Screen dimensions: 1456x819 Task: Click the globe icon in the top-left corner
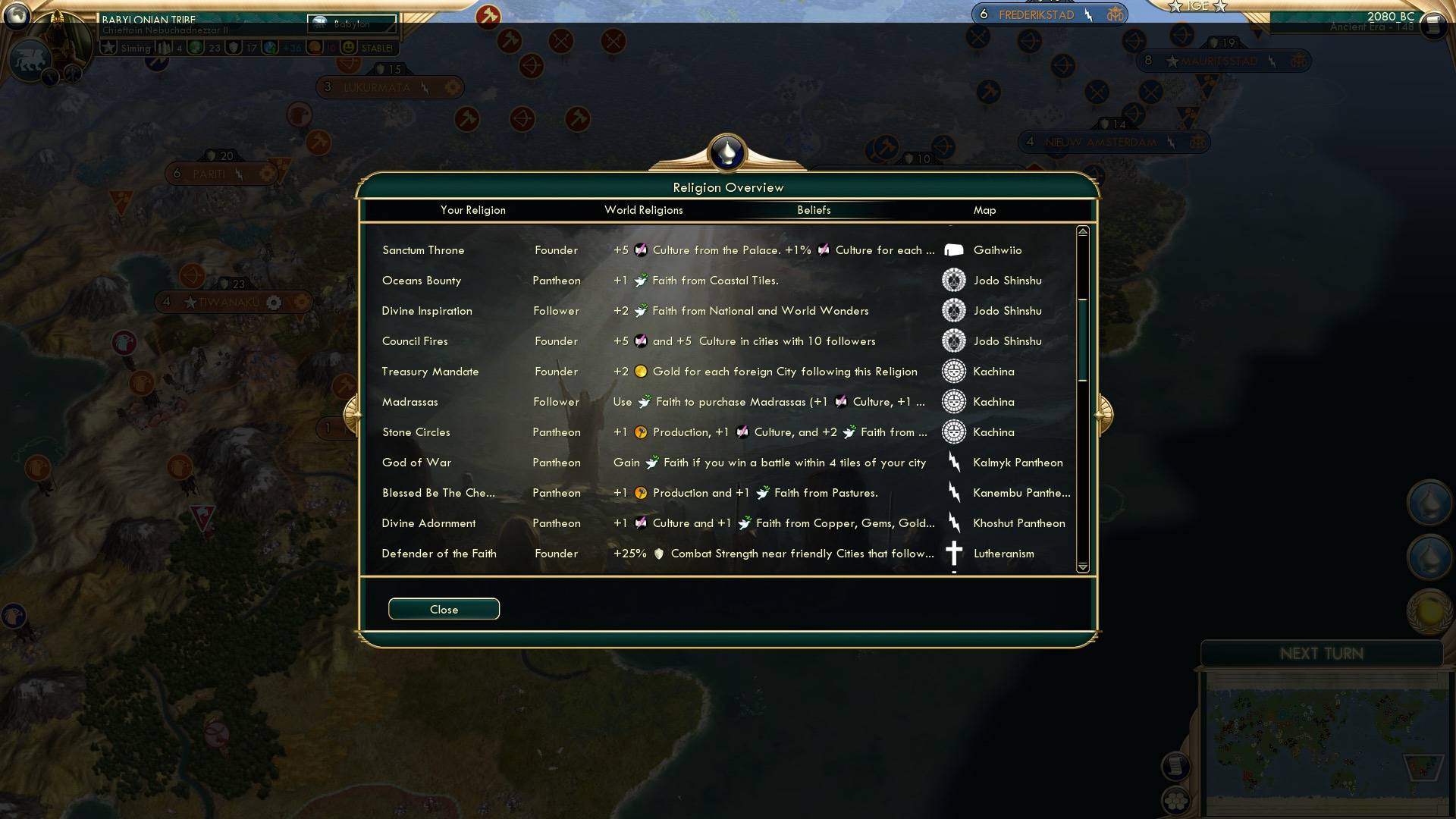(16, 16)
